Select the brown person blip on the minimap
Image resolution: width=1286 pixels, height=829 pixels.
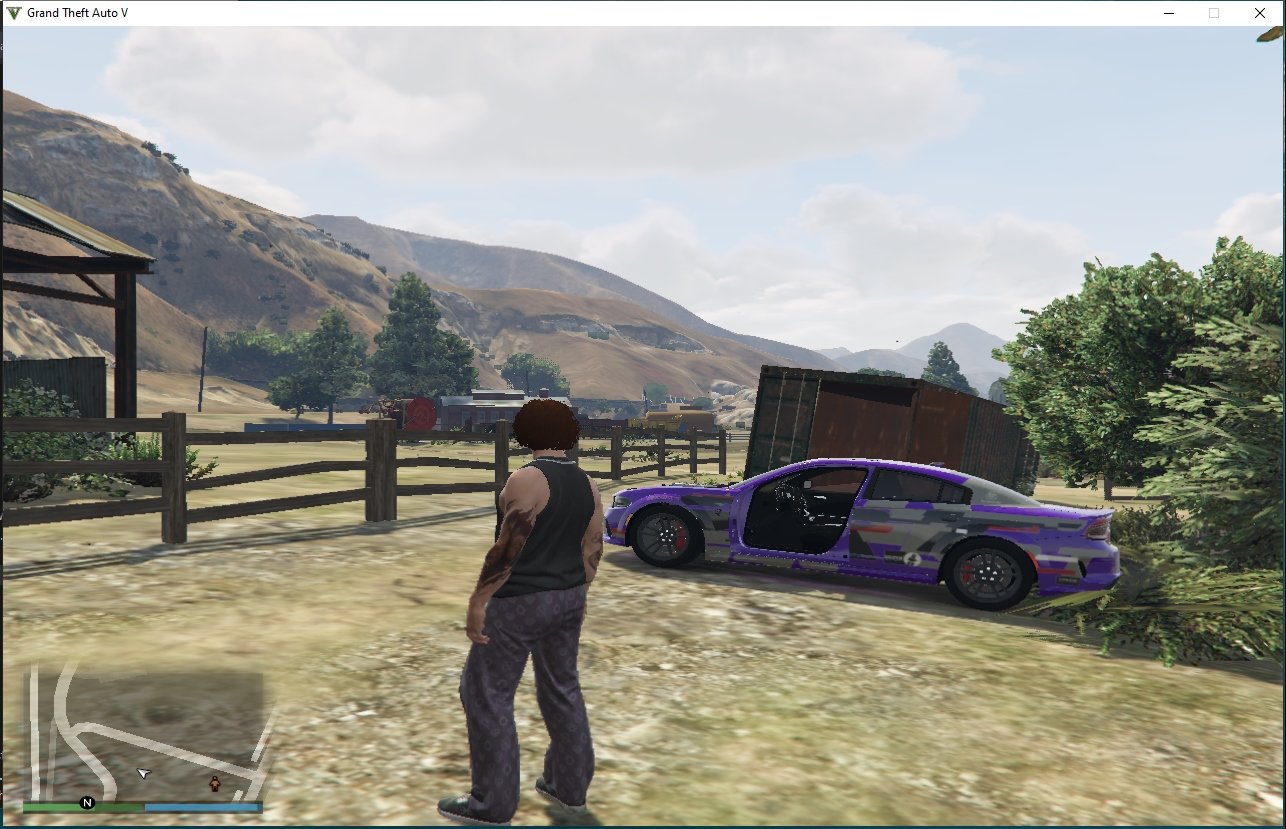(x=214, y=783)
